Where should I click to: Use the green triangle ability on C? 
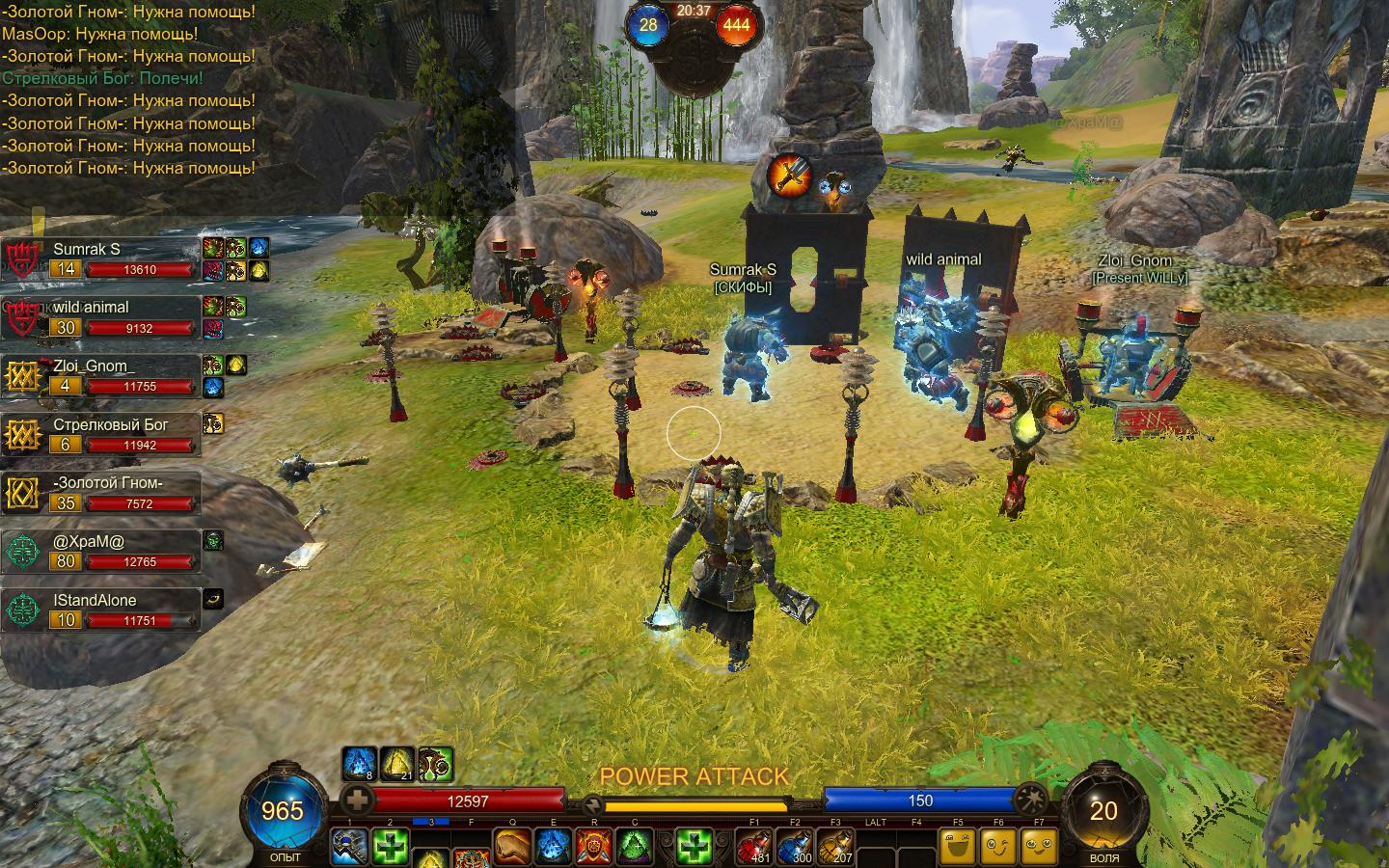634,848
